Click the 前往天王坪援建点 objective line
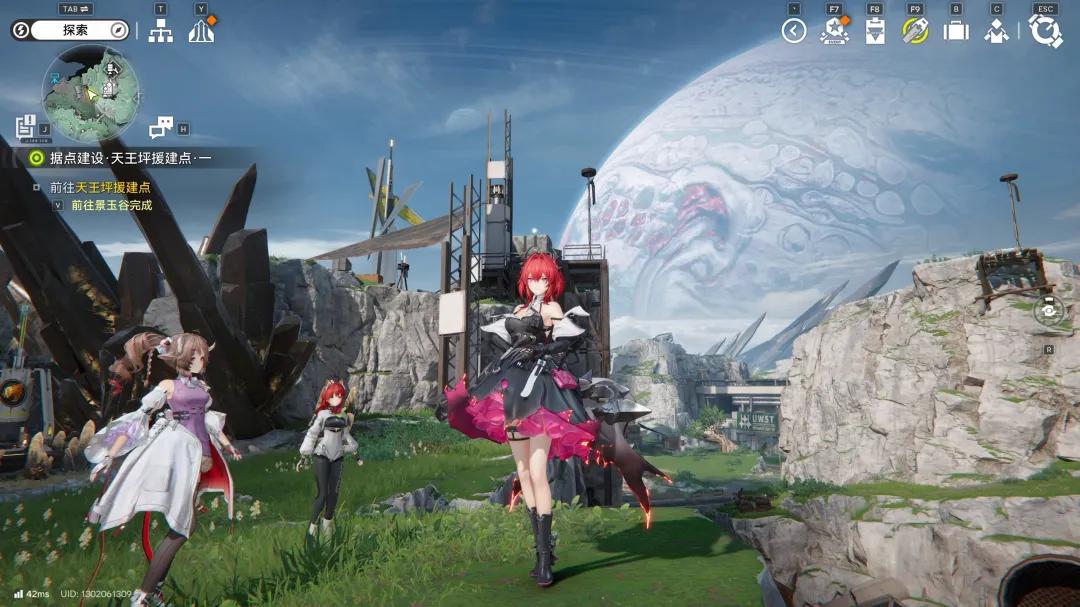The image size is (1080, 607). (100, 187)
